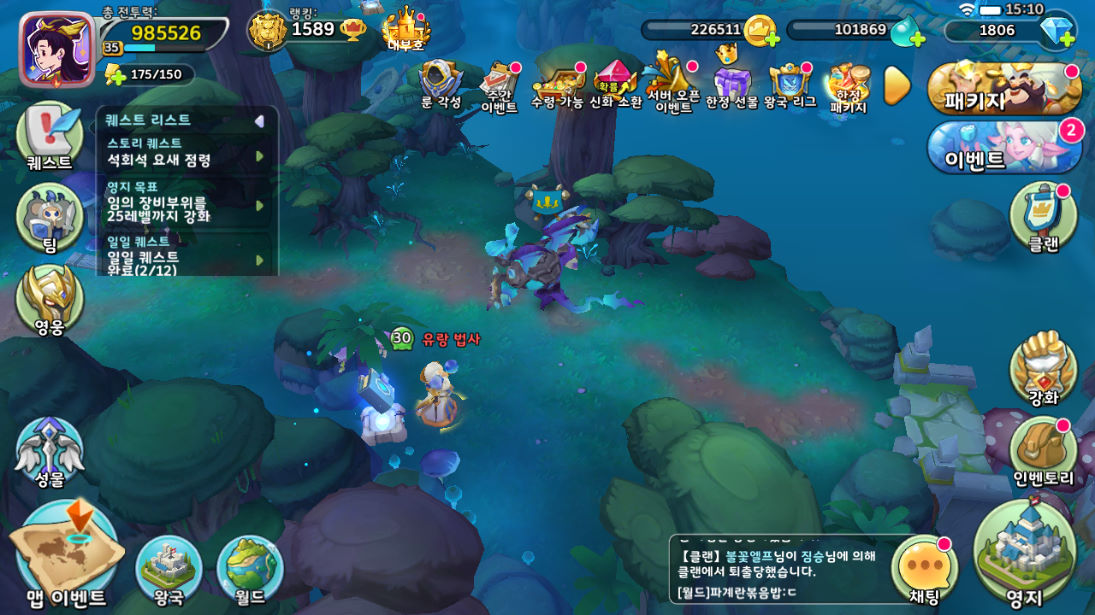Expand the top icon row with the arrow
This screenshot has width=1095, height=615.
point(897,86)
